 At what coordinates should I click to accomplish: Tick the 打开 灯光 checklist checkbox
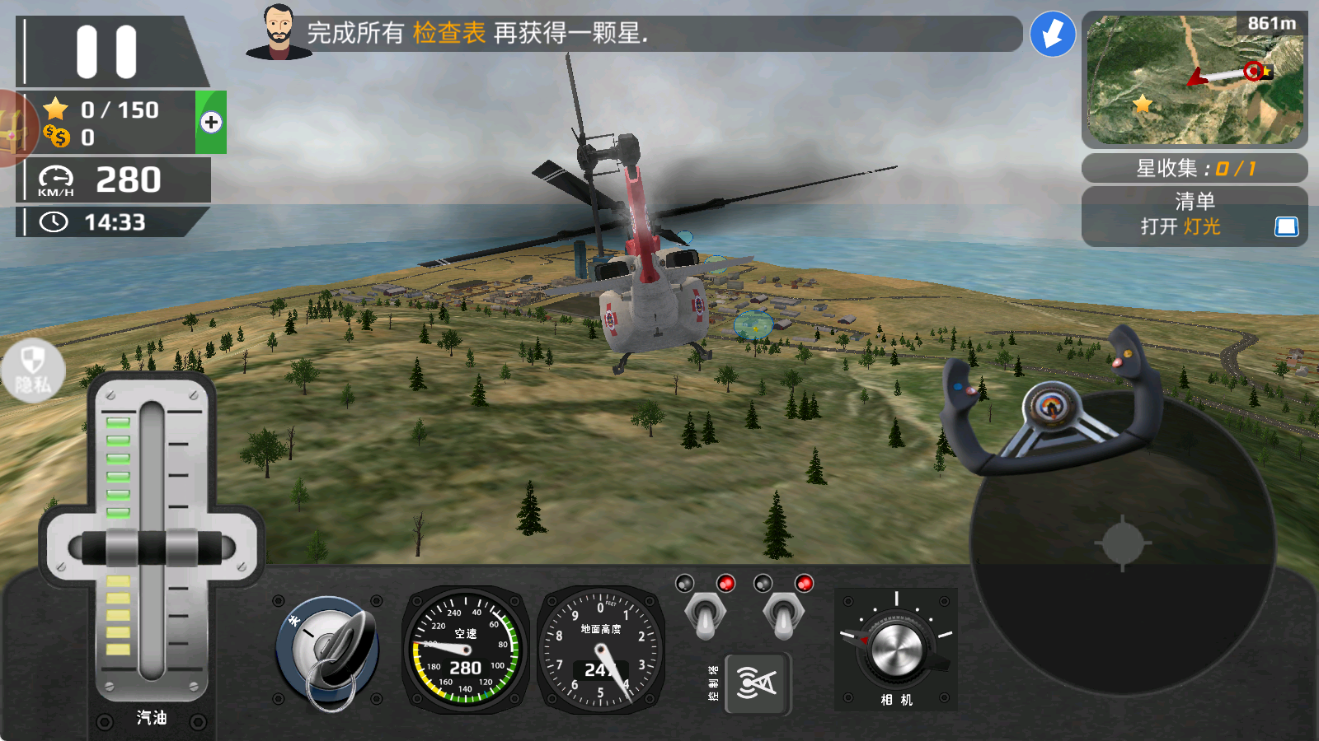[1285, 227]
